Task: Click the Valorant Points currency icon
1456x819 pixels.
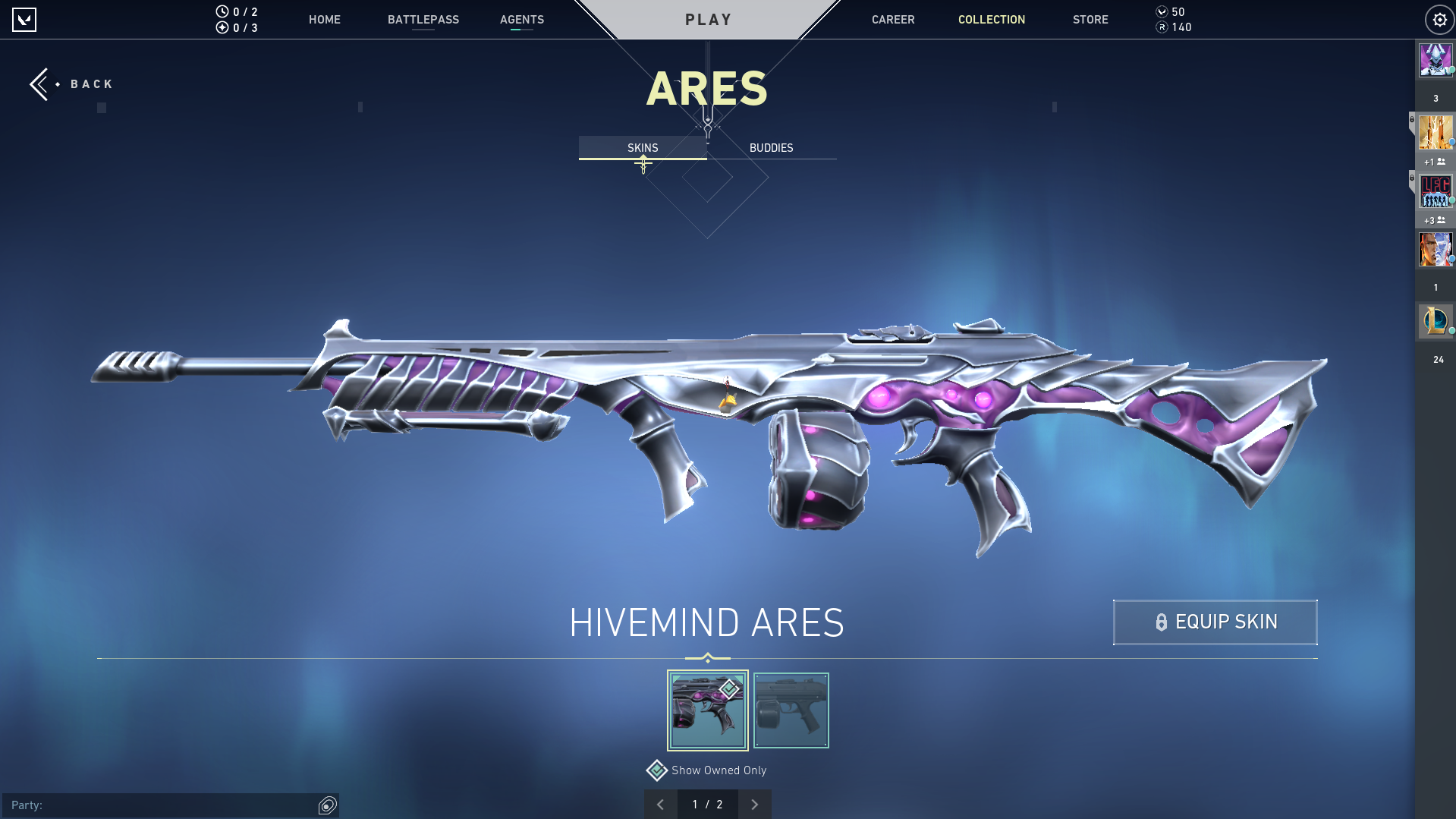Action: pos(1162,12)
